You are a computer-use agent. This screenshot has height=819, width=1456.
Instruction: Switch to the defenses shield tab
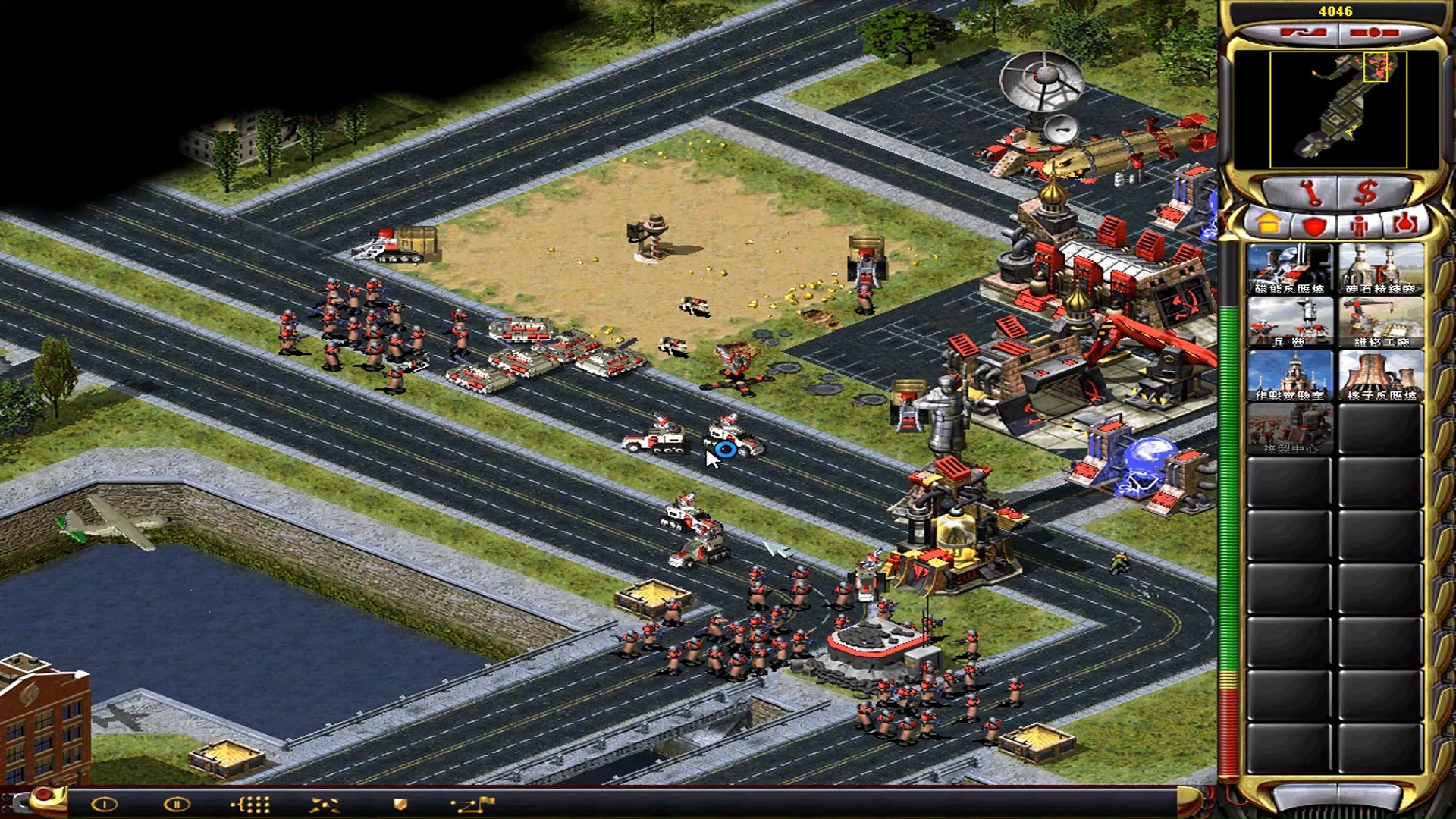pos(1314,225)
